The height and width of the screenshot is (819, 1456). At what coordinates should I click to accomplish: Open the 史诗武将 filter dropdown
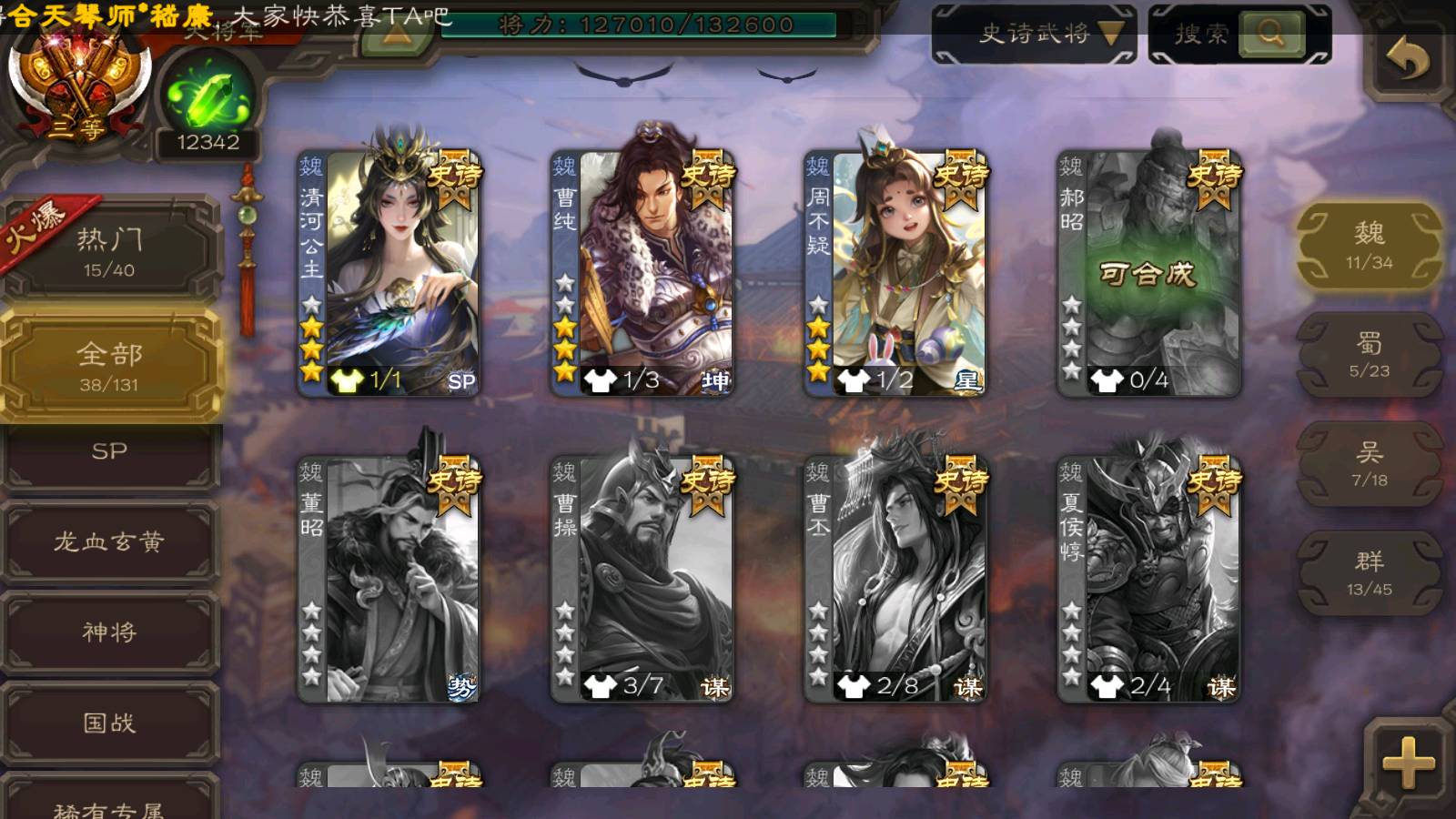coord(1034,35)
